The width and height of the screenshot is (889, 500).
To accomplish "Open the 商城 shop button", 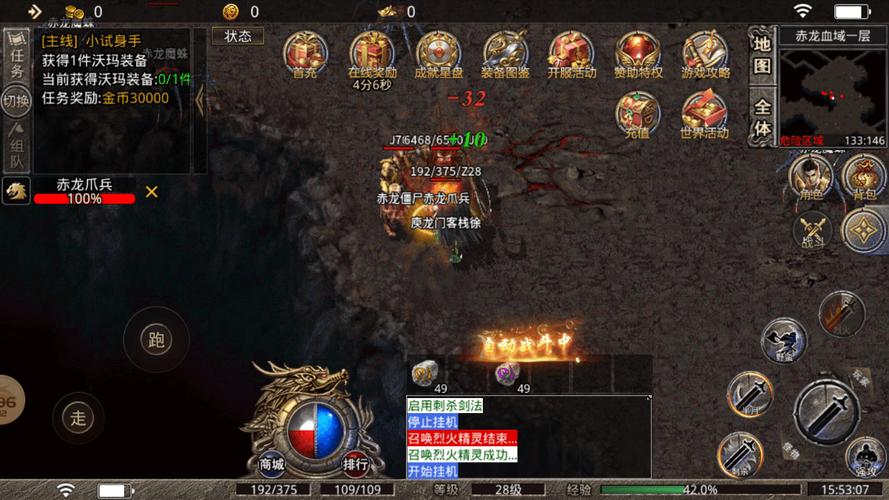I will (272, 463).
